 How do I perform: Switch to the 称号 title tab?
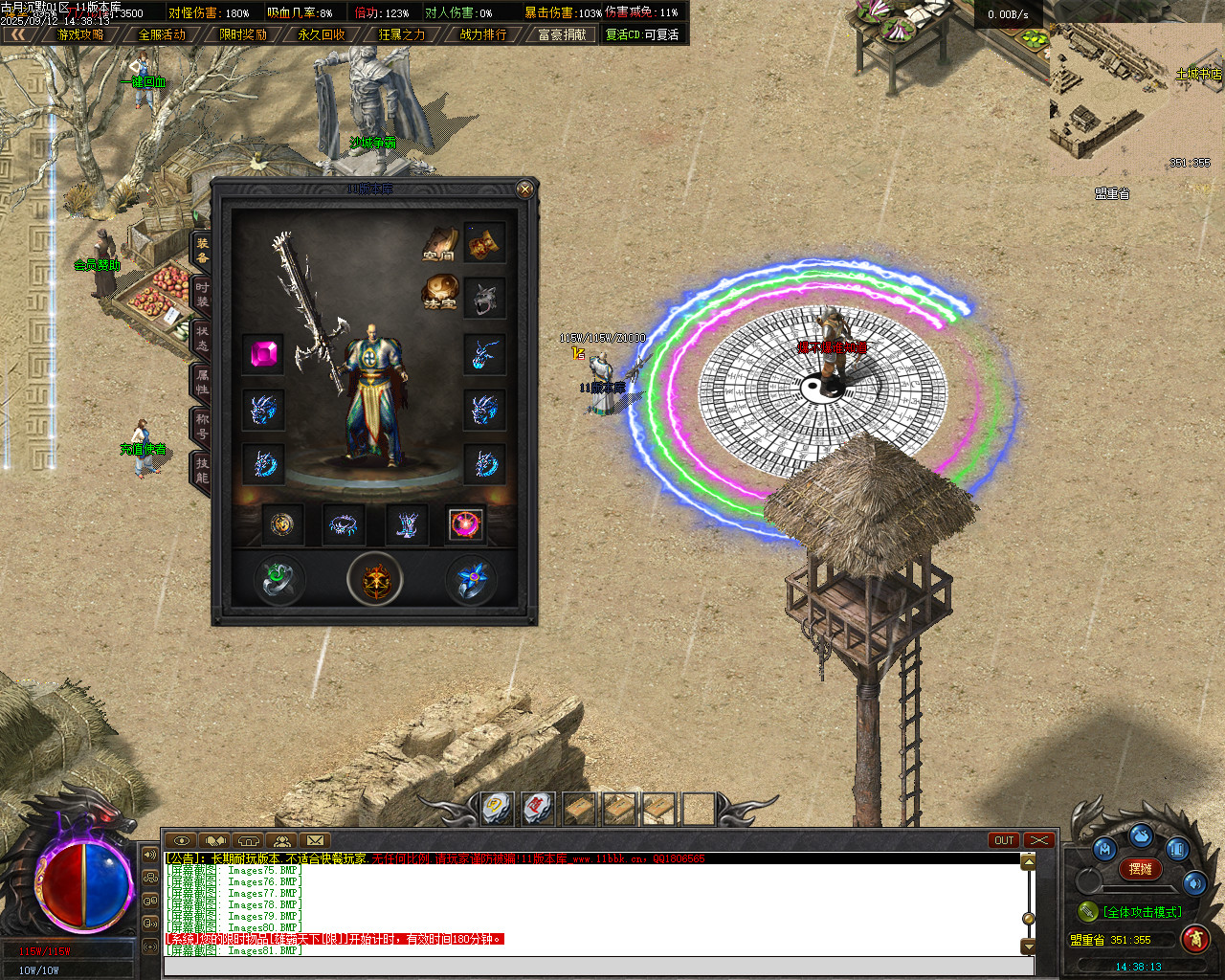tap(202, 427)
